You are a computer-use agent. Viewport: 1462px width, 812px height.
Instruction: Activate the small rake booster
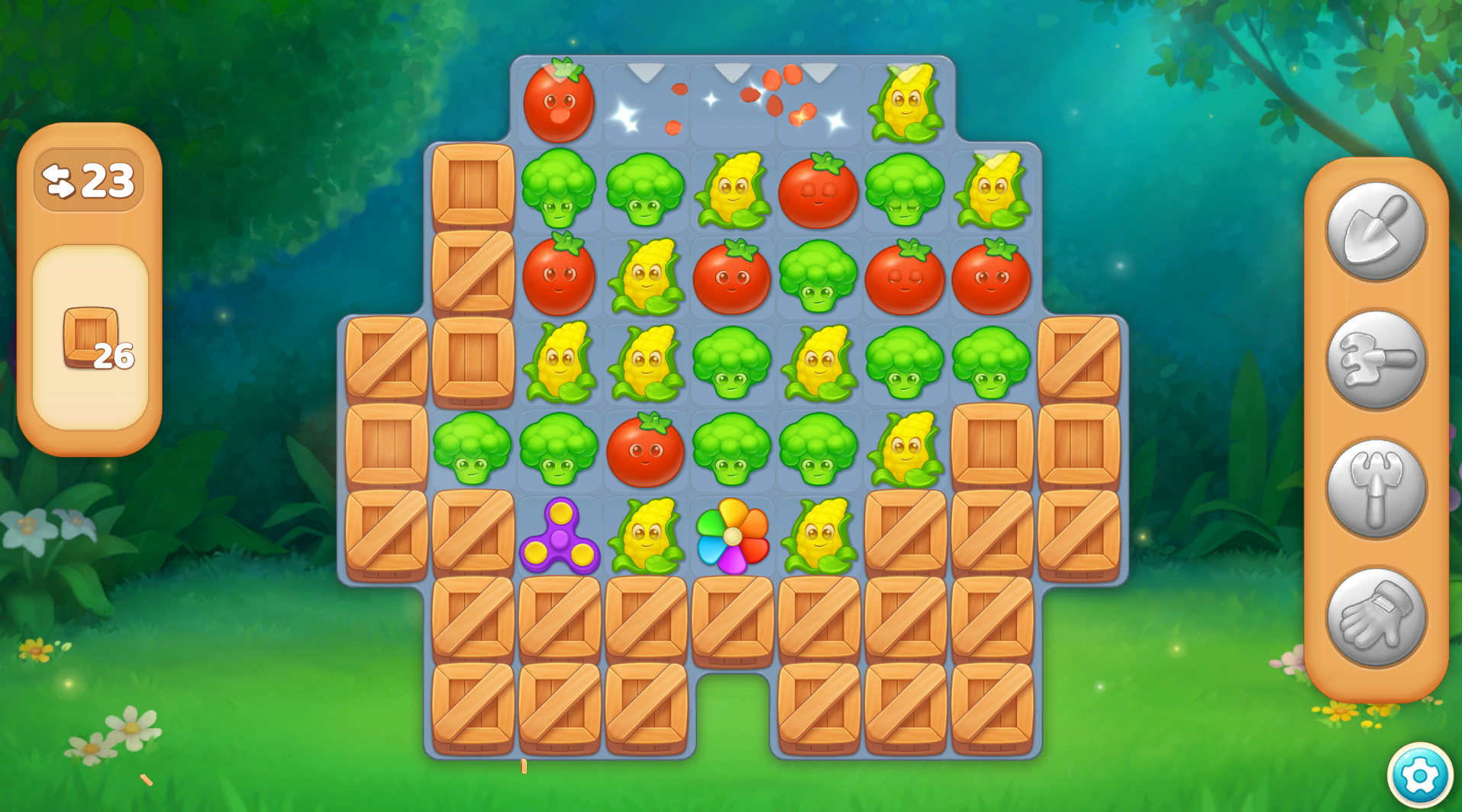click(x=1376, y=359)
